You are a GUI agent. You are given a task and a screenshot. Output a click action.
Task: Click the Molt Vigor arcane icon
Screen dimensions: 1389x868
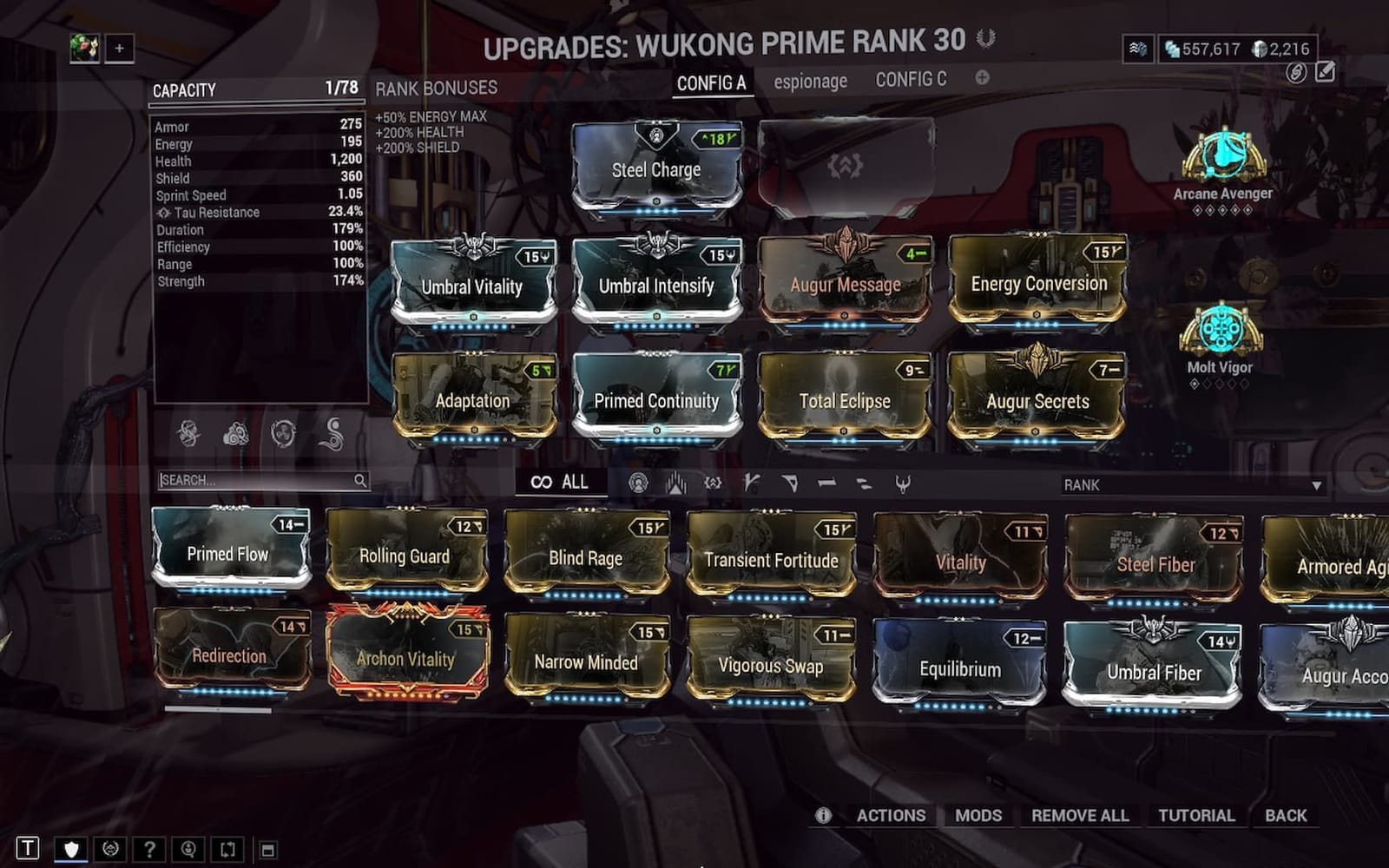[1221, 332]
